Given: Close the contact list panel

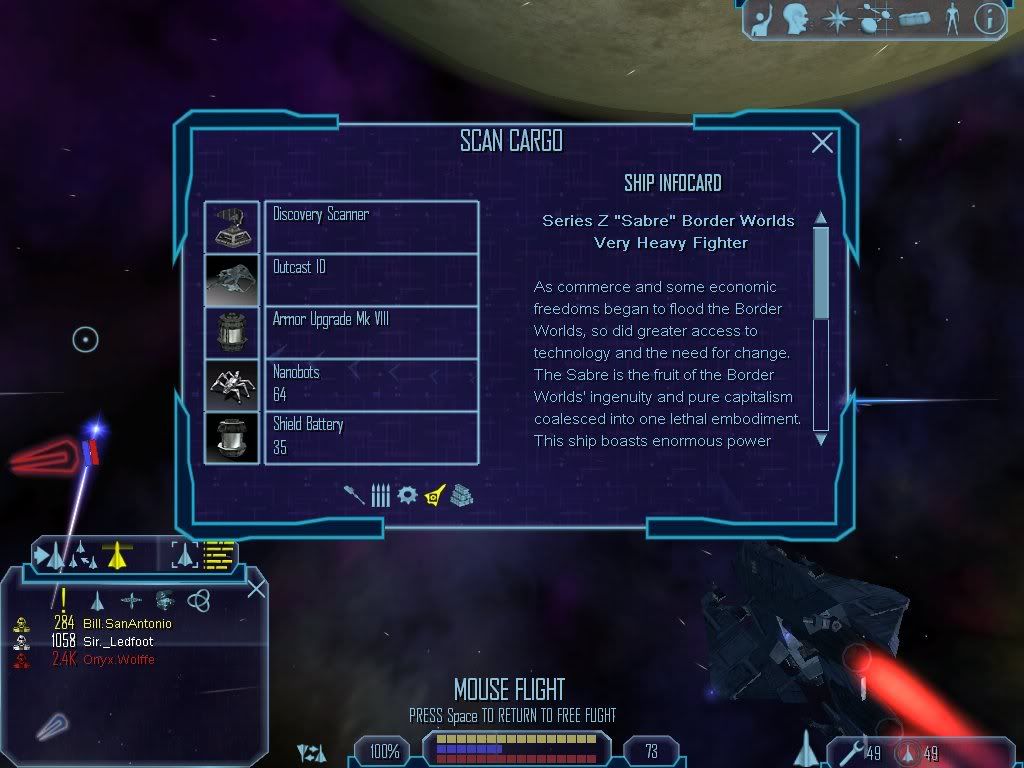Looking at the screenshot, I should point(256,588).
